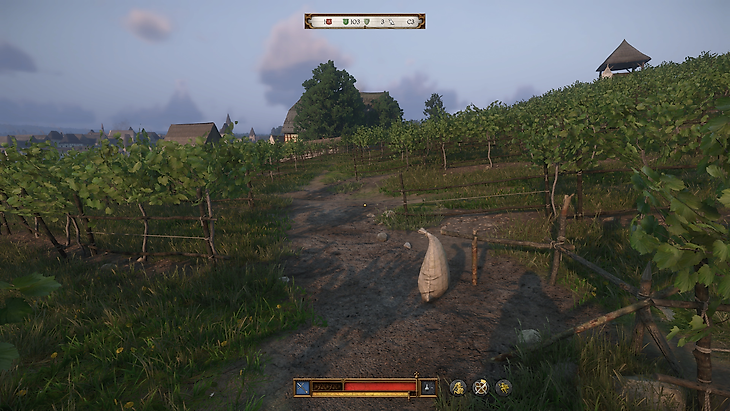This screenshot has height=411, width=730.
Task: Click the potion flask icon right of the health bar
Action: [x=428, y=387]
